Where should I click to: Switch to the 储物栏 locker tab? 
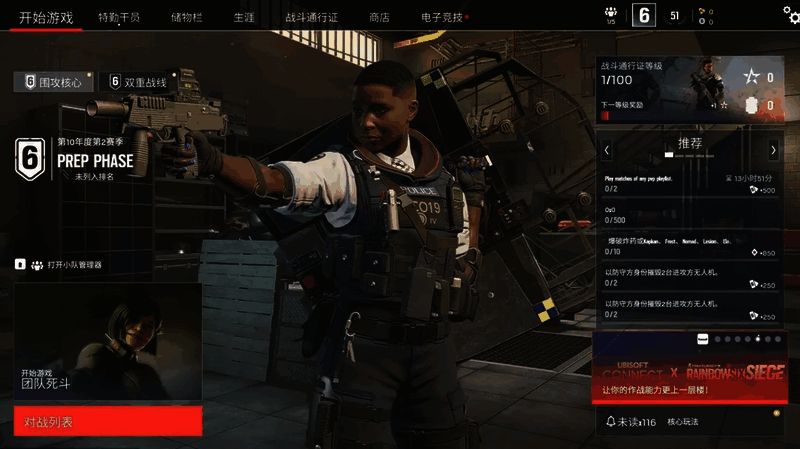point(187,17)
